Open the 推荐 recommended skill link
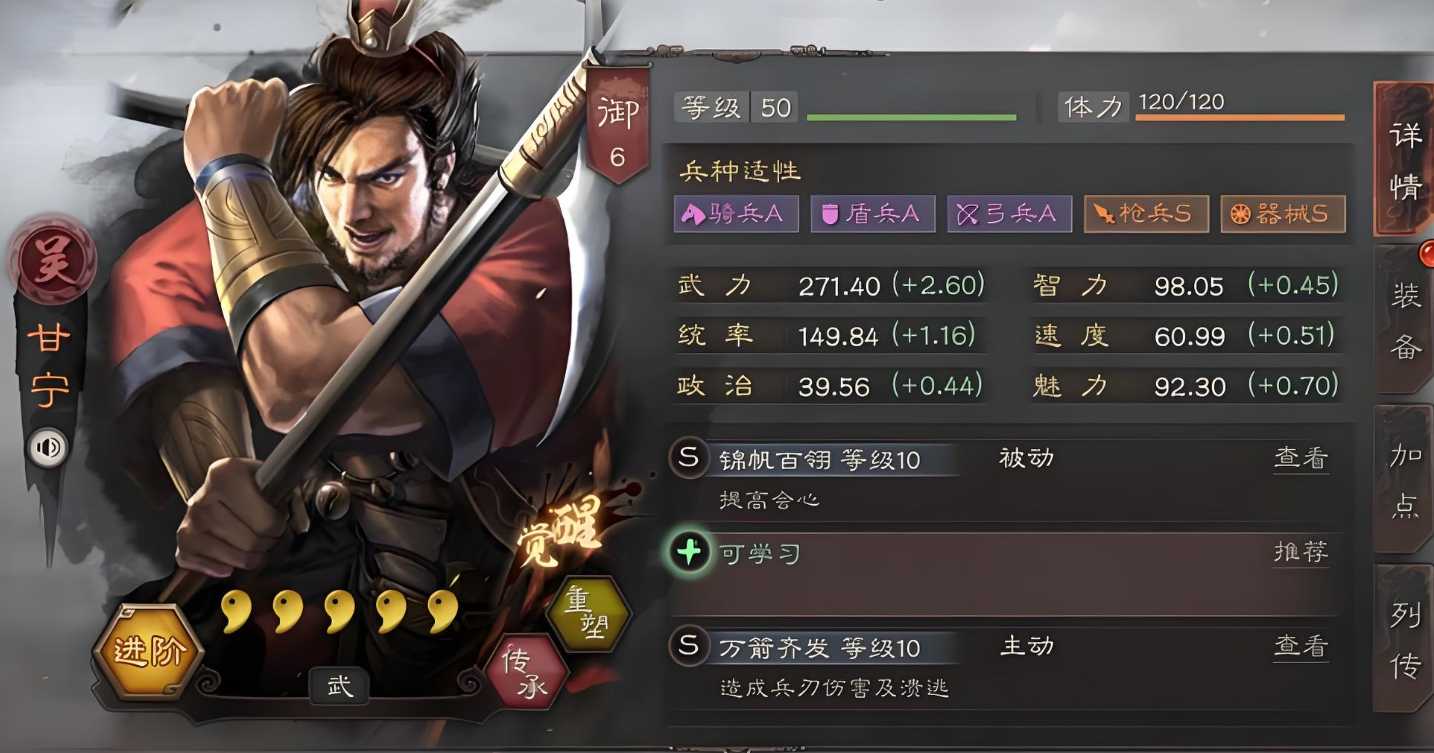Screen dimensions: 1434x753 (x=1300, y=552)
